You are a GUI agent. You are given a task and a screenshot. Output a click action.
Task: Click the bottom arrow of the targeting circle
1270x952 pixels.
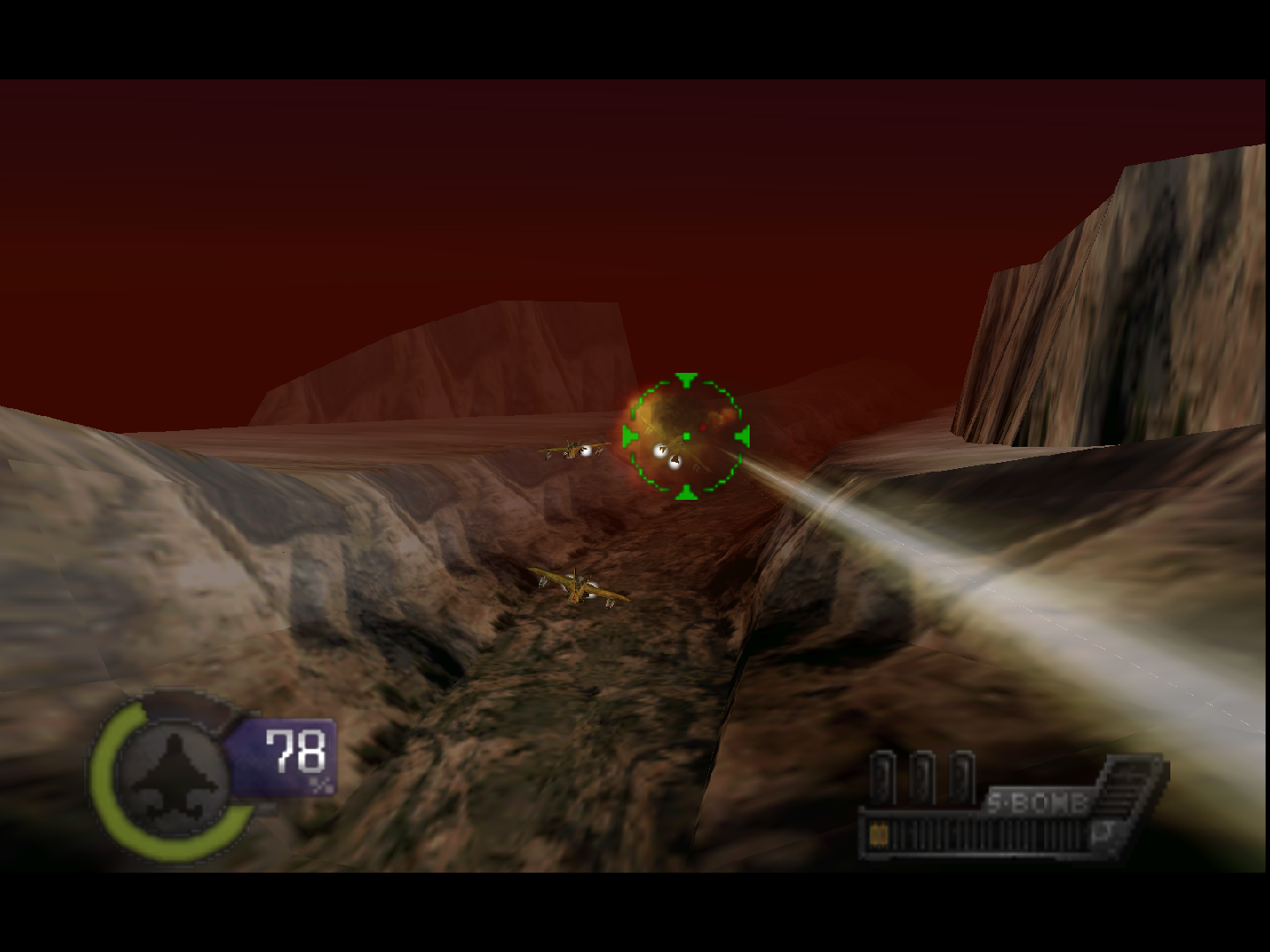(x=685, y=491)
